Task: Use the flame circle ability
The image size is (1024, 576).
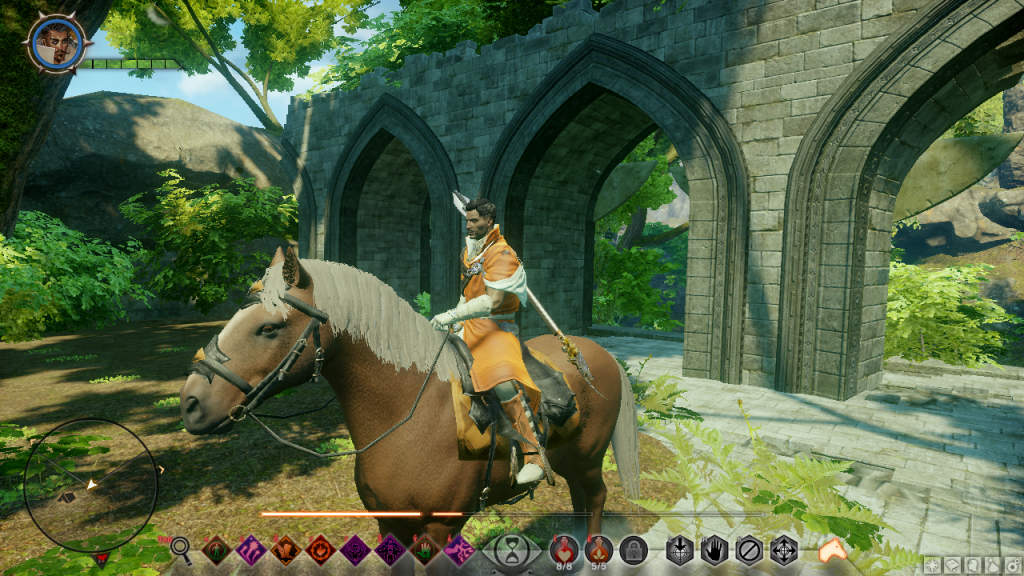Action: [320, 549]
